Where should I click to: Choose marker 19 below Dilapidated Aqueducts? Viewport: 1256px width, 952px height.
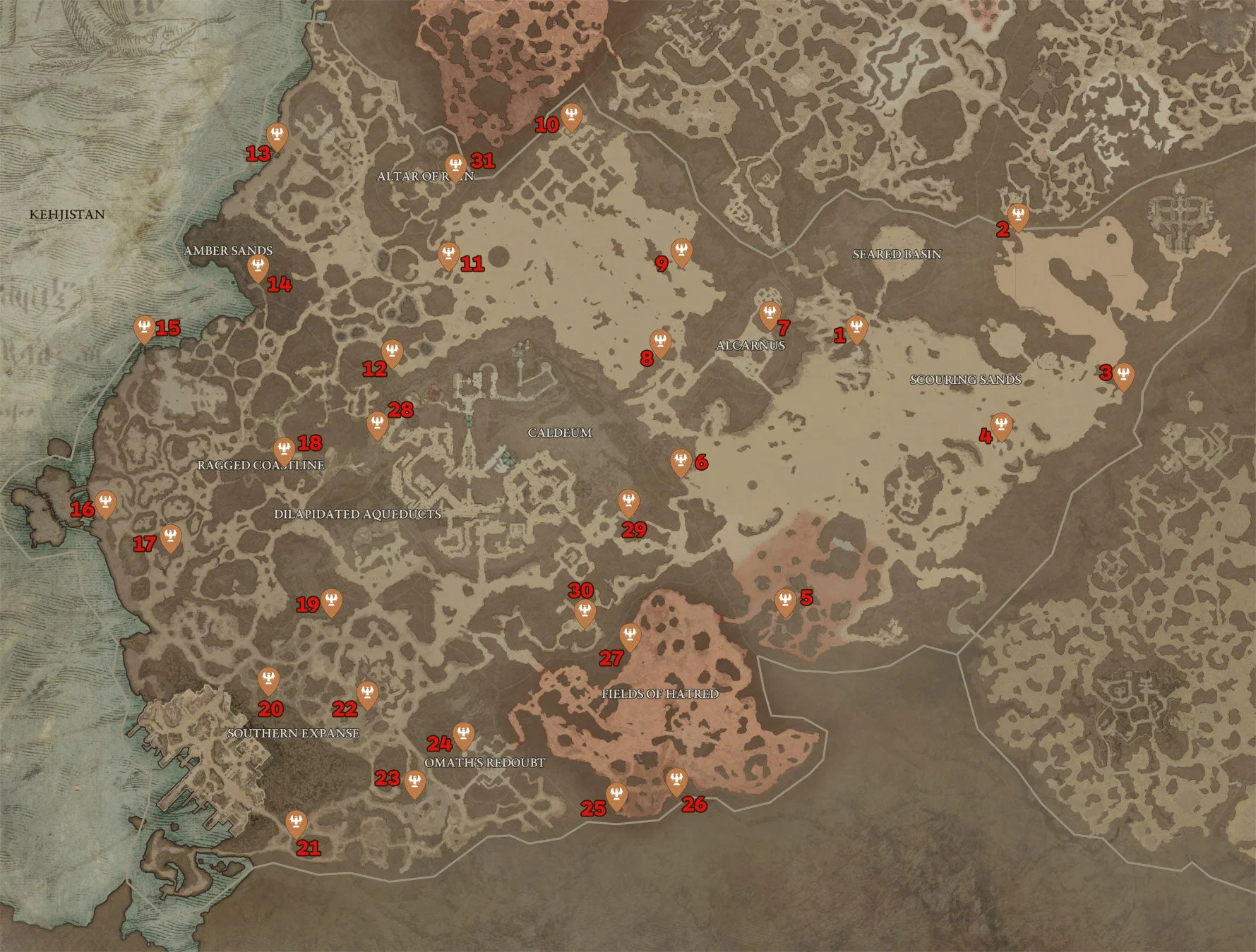[331, 602]
